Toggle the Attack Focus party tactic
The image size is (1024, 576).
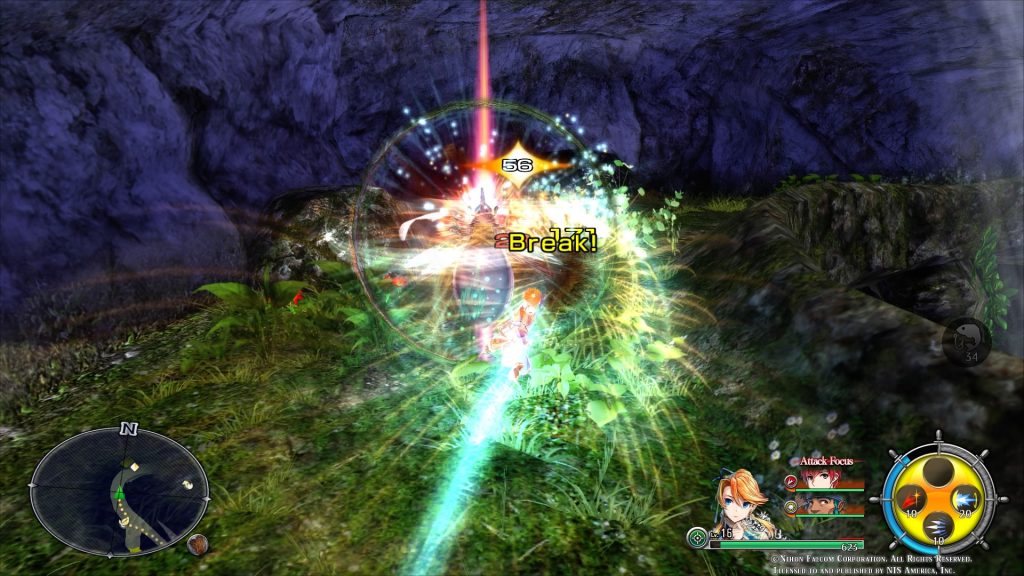pos(826,461)
